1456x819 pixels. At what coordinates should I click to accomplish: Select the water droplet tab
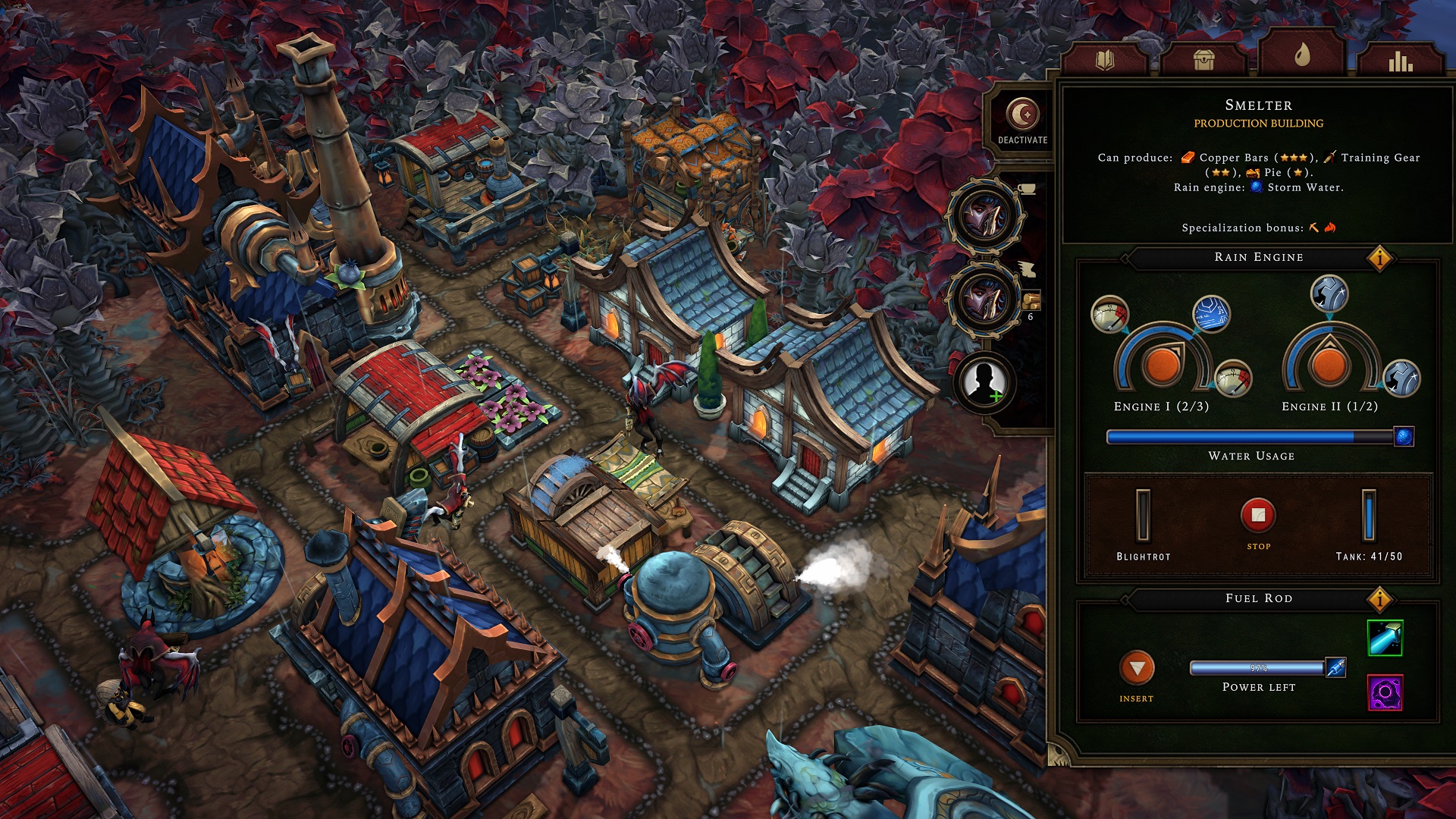point(1302,54)
